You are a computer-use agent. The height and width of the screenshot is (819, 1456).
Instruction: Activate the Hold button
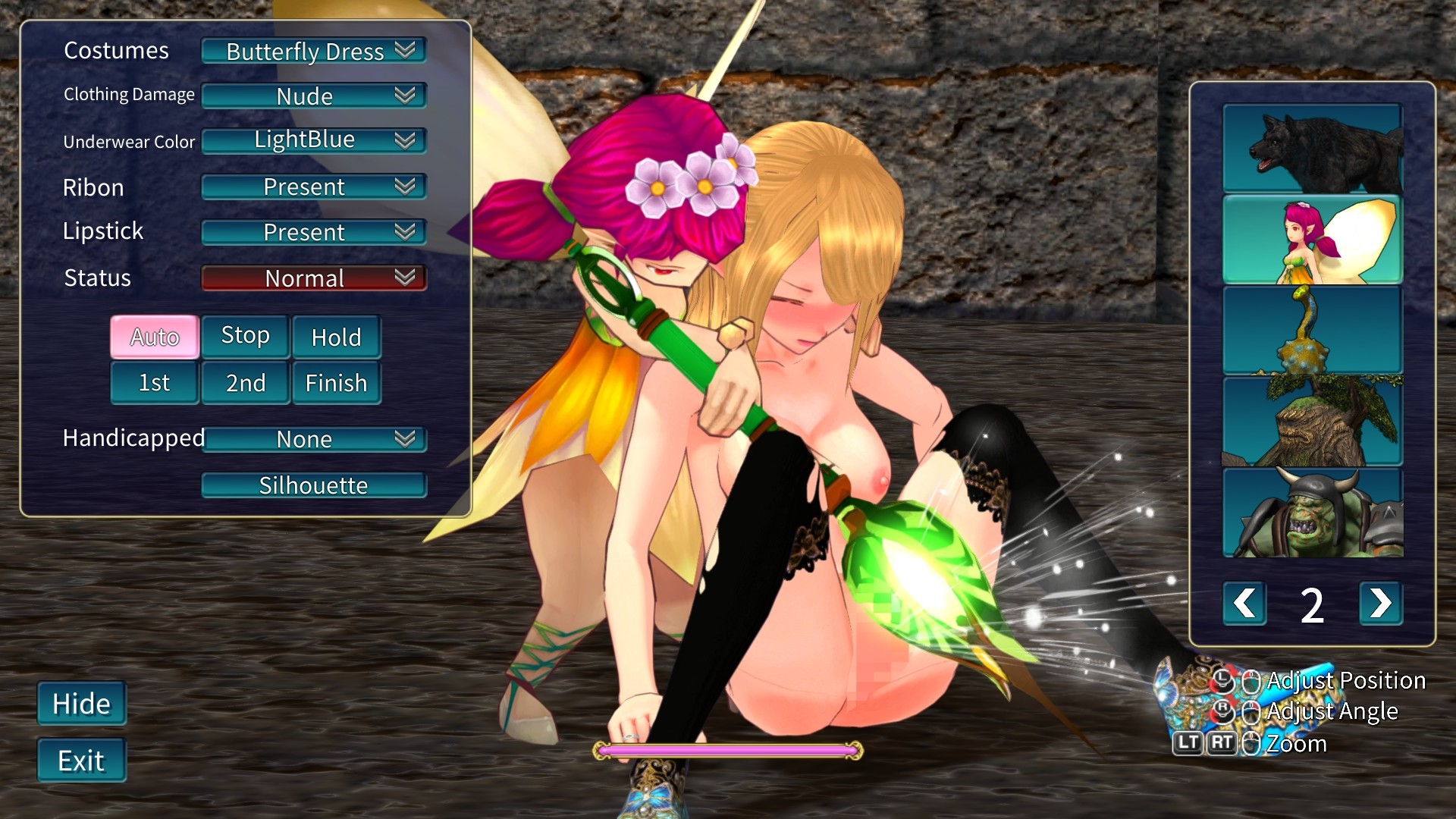click(x=336, y=337)
